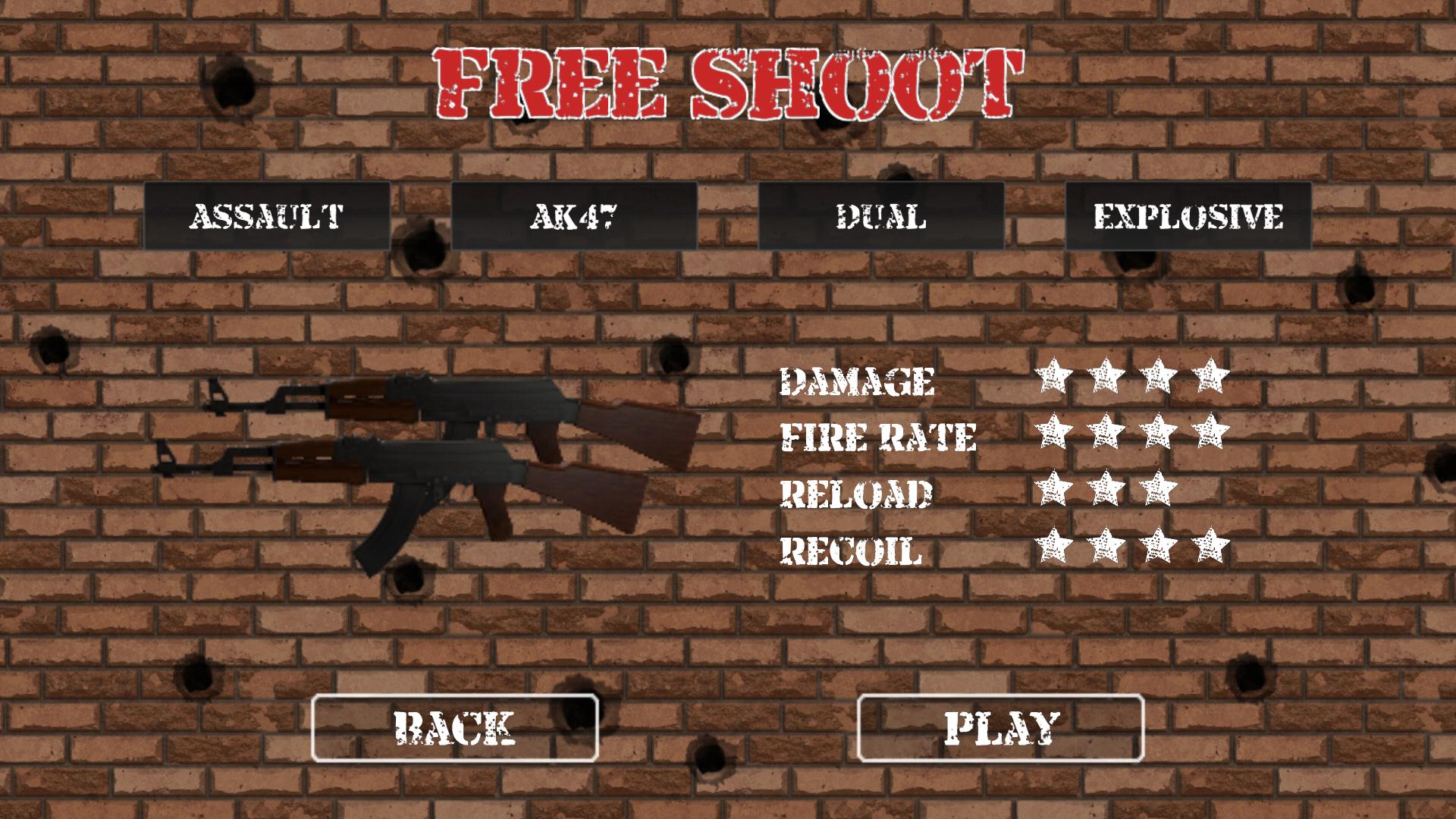Click the DAMAGE stat label
The height and width of the screenshot is (819, 1456).
tap(858, 383)
